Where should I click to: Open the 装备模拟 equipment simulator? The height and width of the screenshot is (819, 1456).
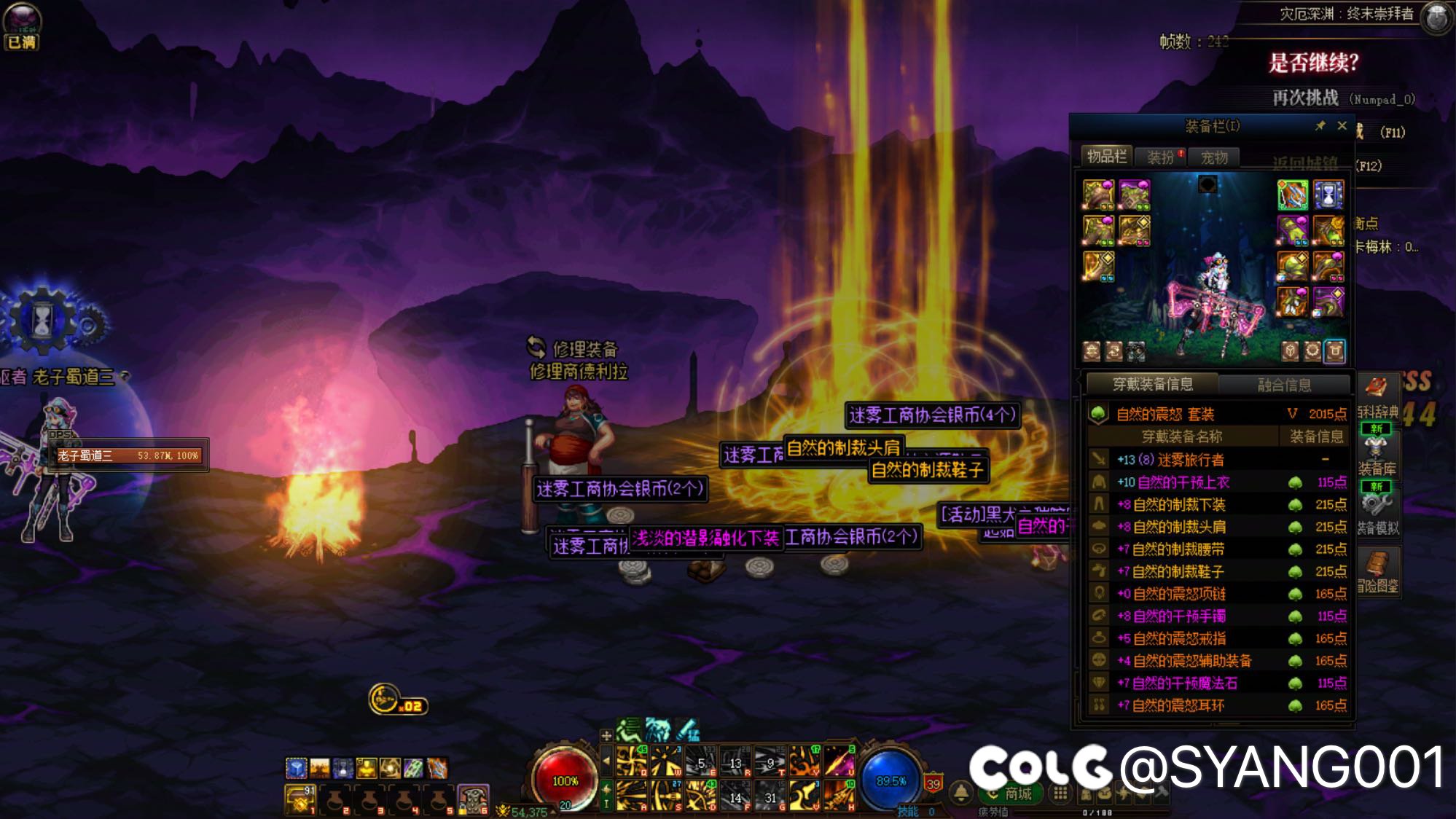[x=1377, y=510]
